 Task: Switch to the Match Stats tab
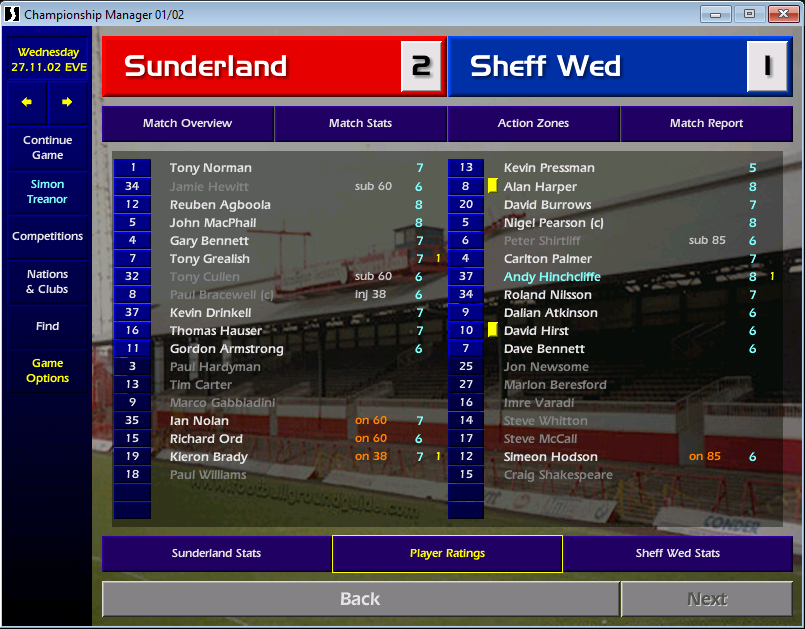coord(360,123)
